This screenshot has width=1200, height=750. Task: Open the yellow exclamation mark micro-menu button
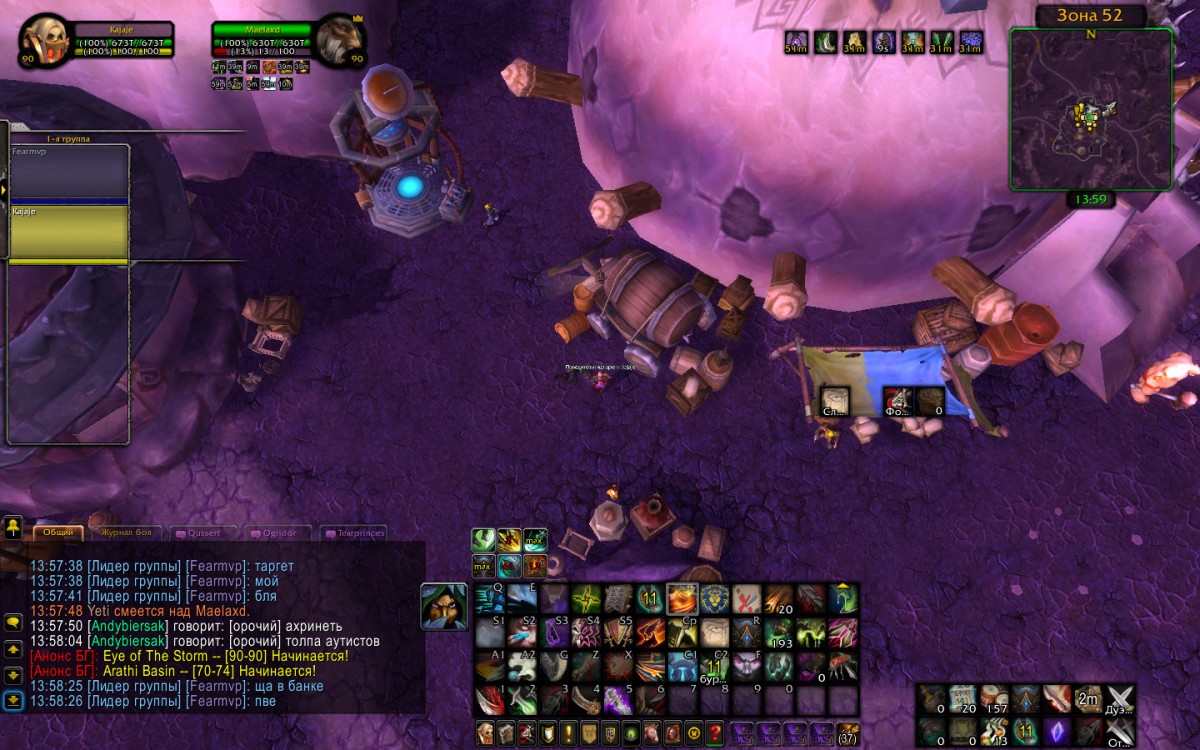point(568,732)
